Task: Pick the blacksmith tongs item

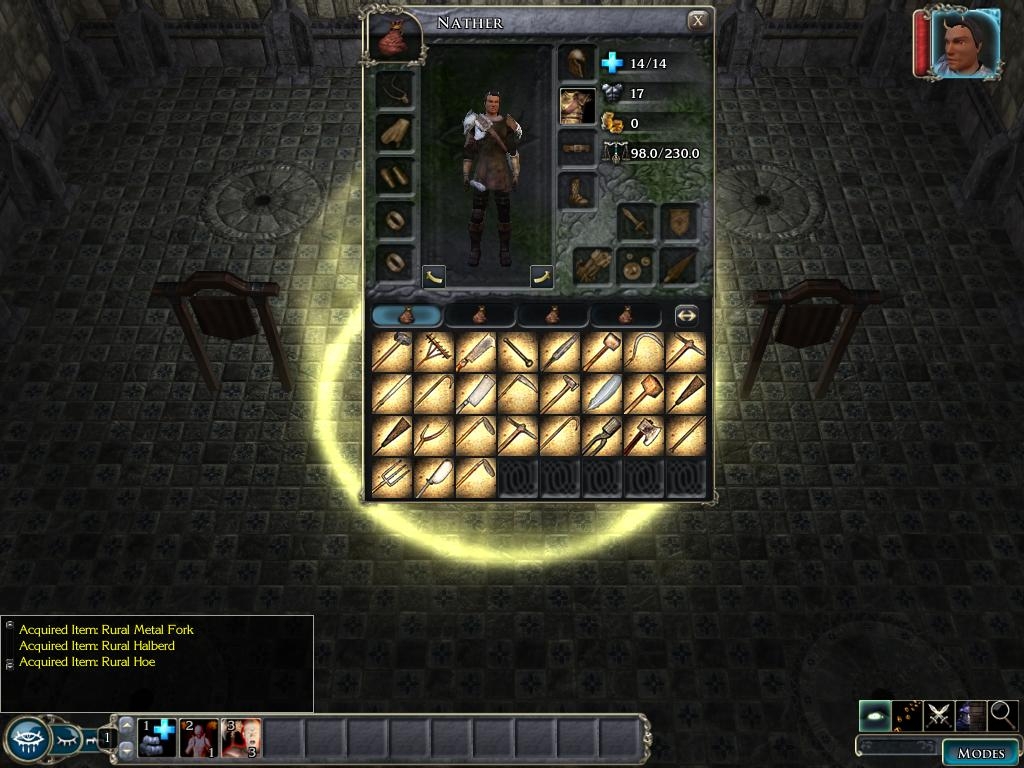Action: (602, 436)
